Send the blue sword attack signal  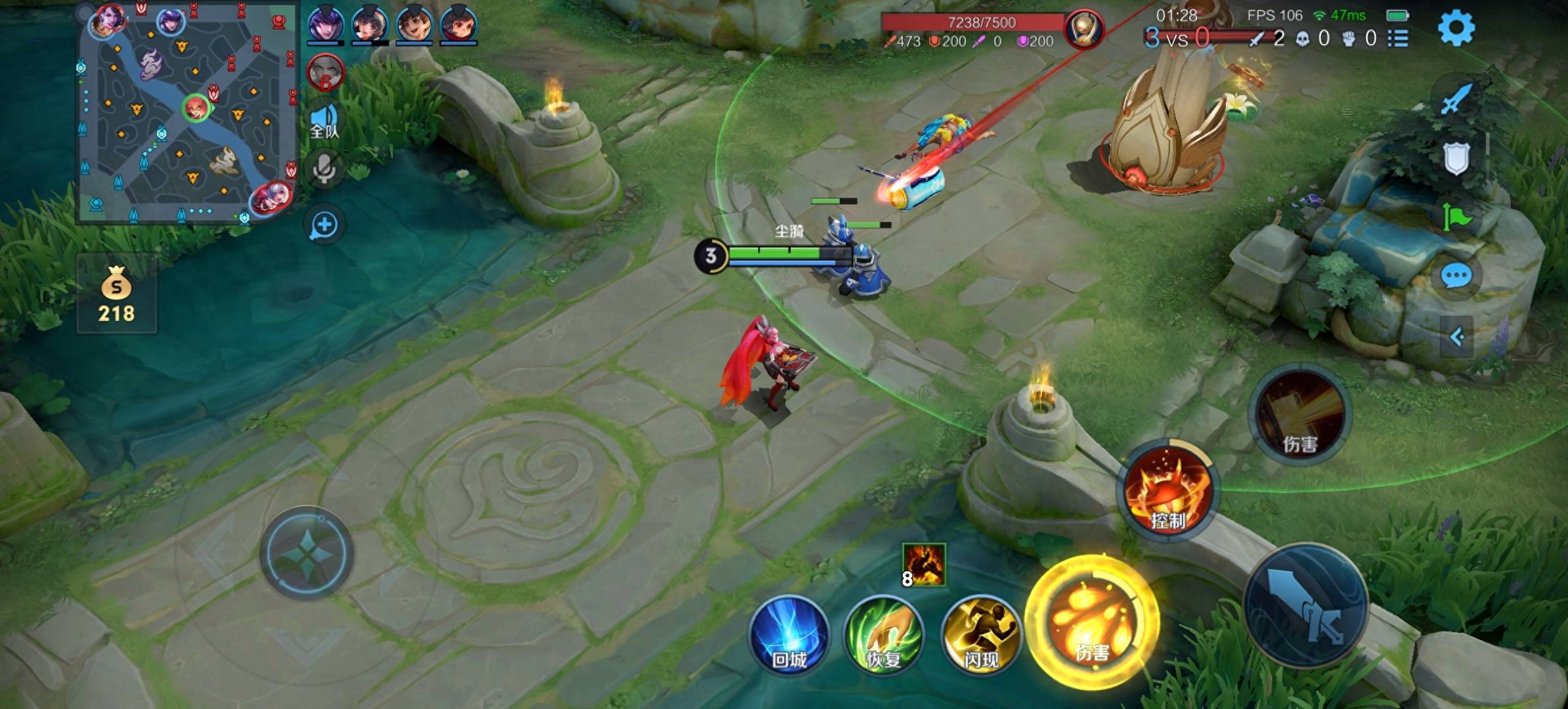click(x=1456, y=100)
